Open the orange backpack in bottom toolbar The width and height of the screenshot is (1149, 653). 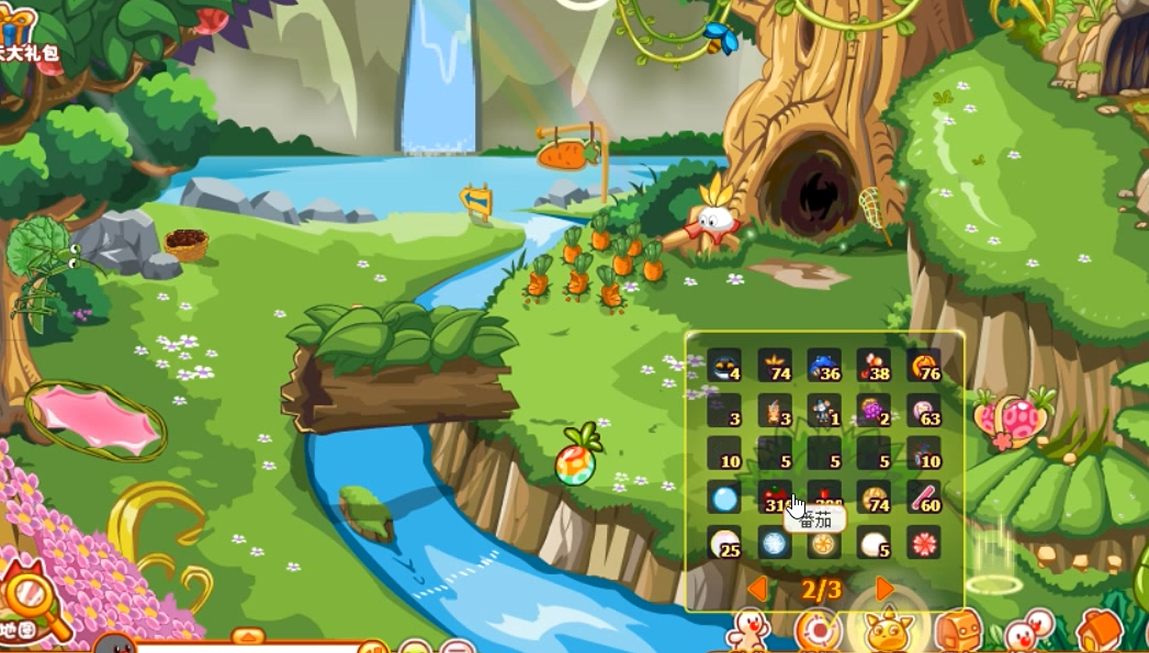pyautogui.click(x=958, y=632)
